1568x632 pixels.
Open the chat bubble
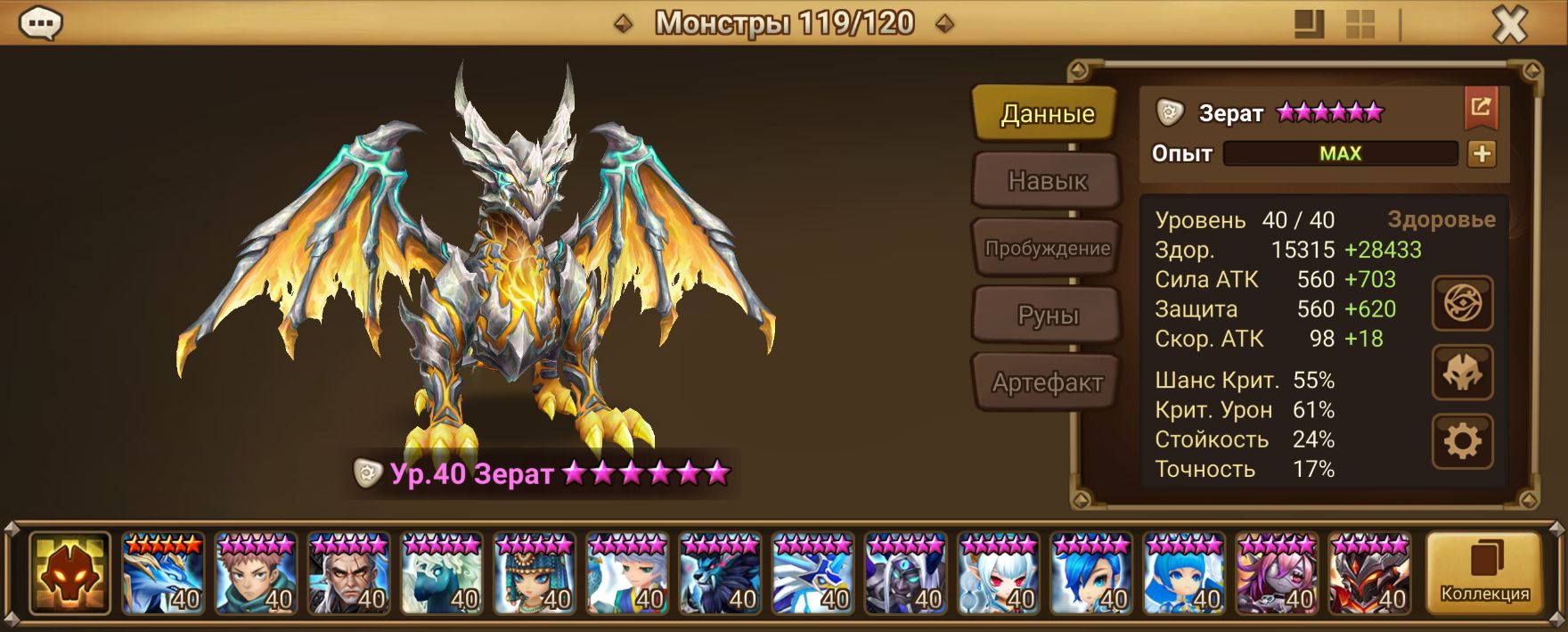coord(40,24)
